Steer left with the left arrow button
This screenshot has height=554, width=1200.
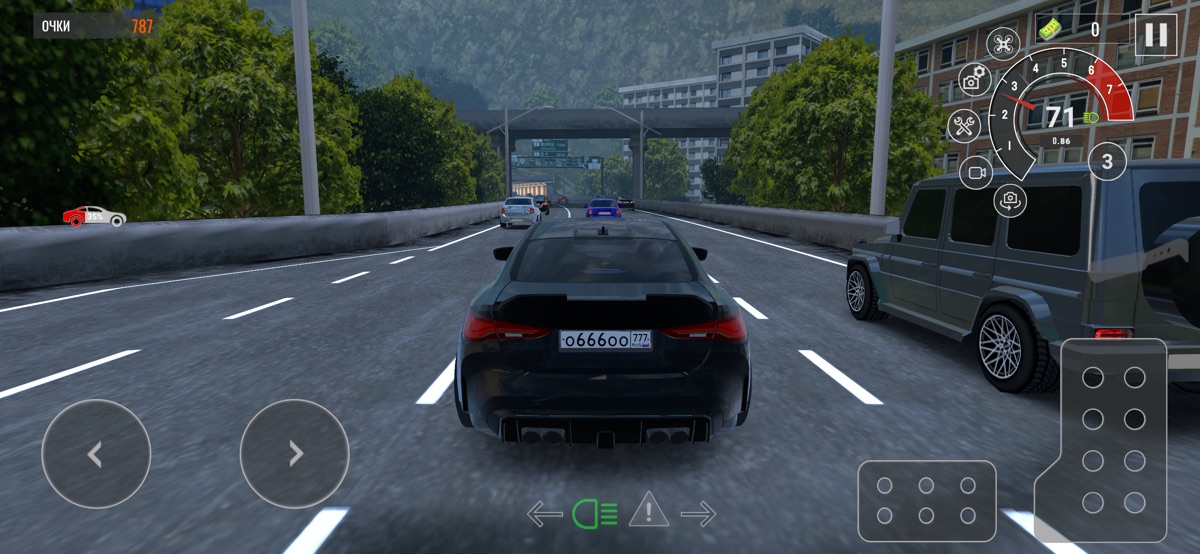click(x=96, y=454)
